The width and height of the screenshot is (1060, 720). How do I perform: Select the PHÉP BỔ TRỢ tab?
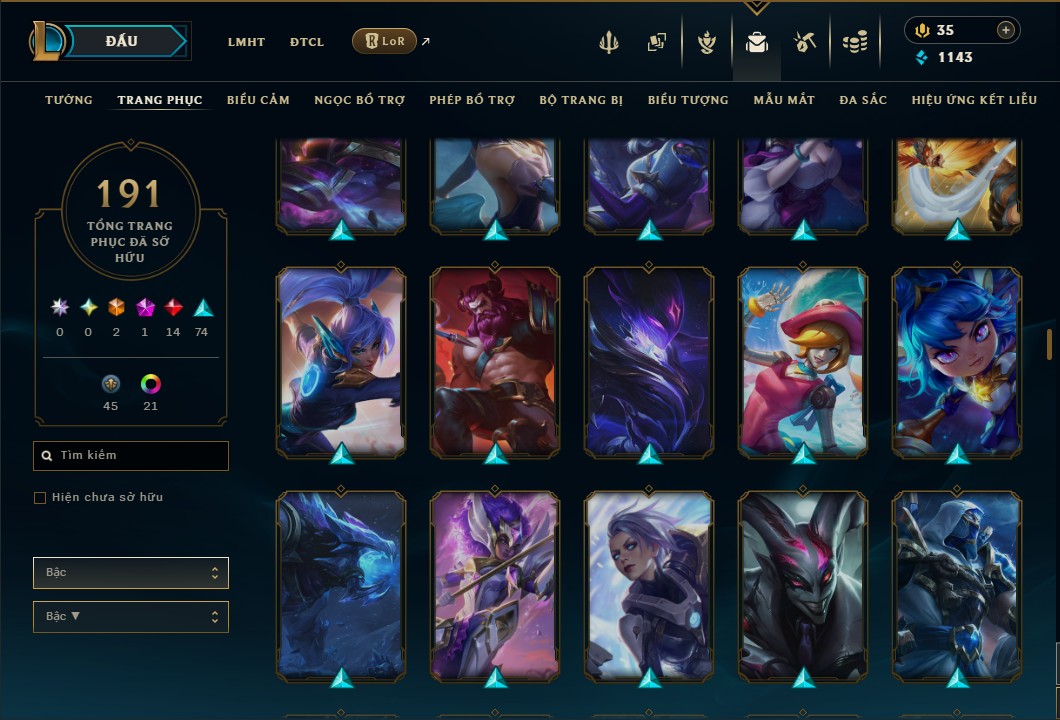472,100
